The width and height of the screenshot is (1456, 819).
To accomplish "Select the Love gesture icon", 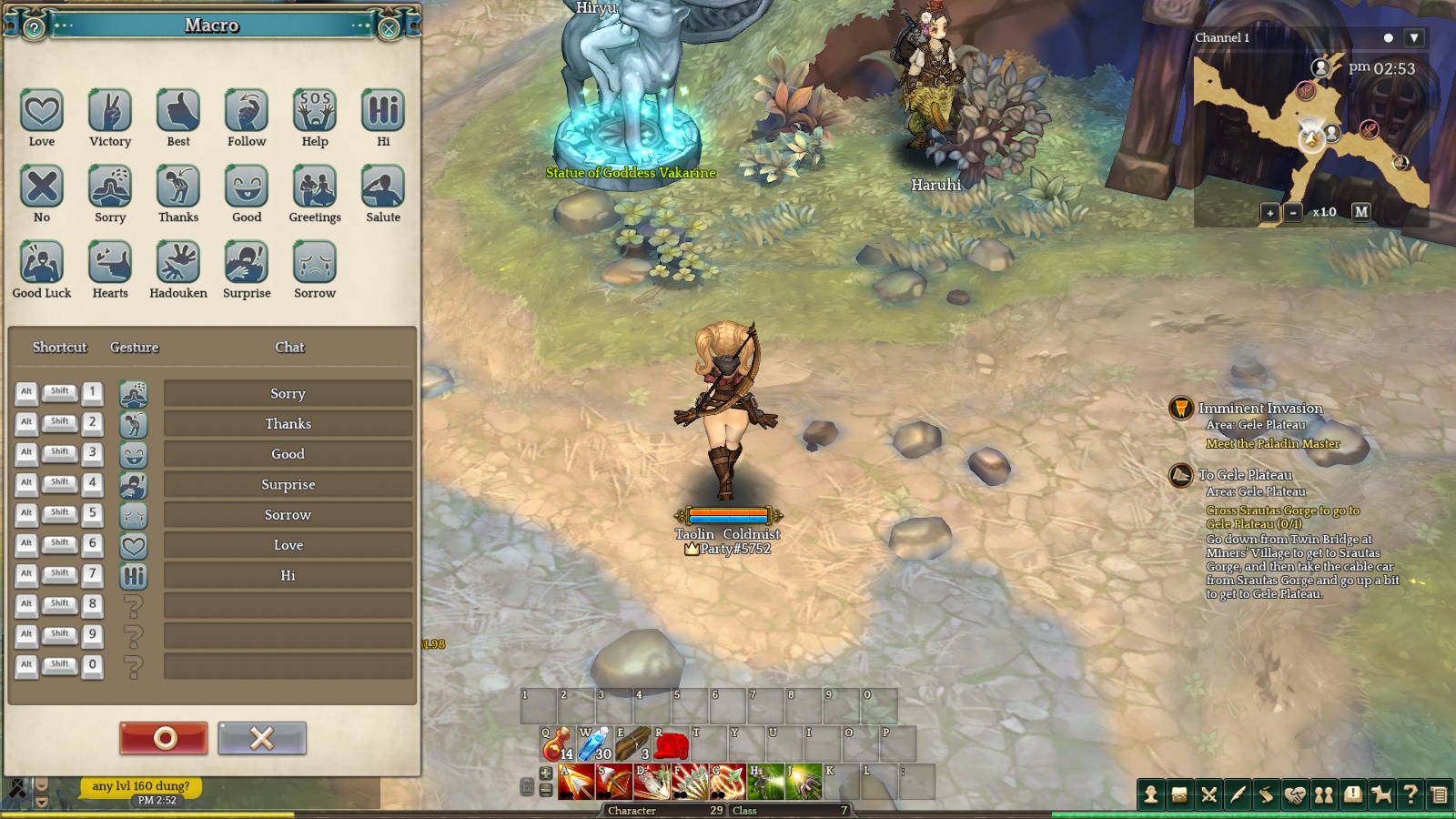I will [x=42, y=111].
